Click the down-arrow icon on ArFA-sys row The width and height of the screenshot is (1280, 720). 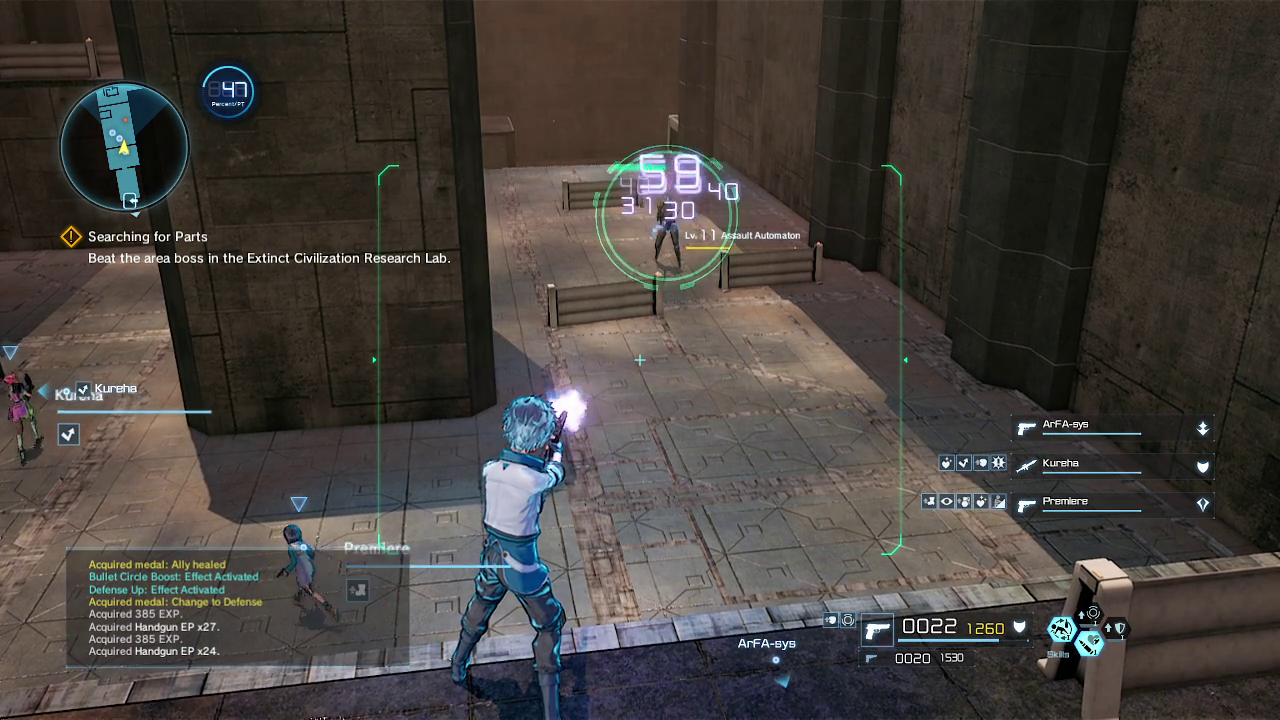[x=1203, y=428]
